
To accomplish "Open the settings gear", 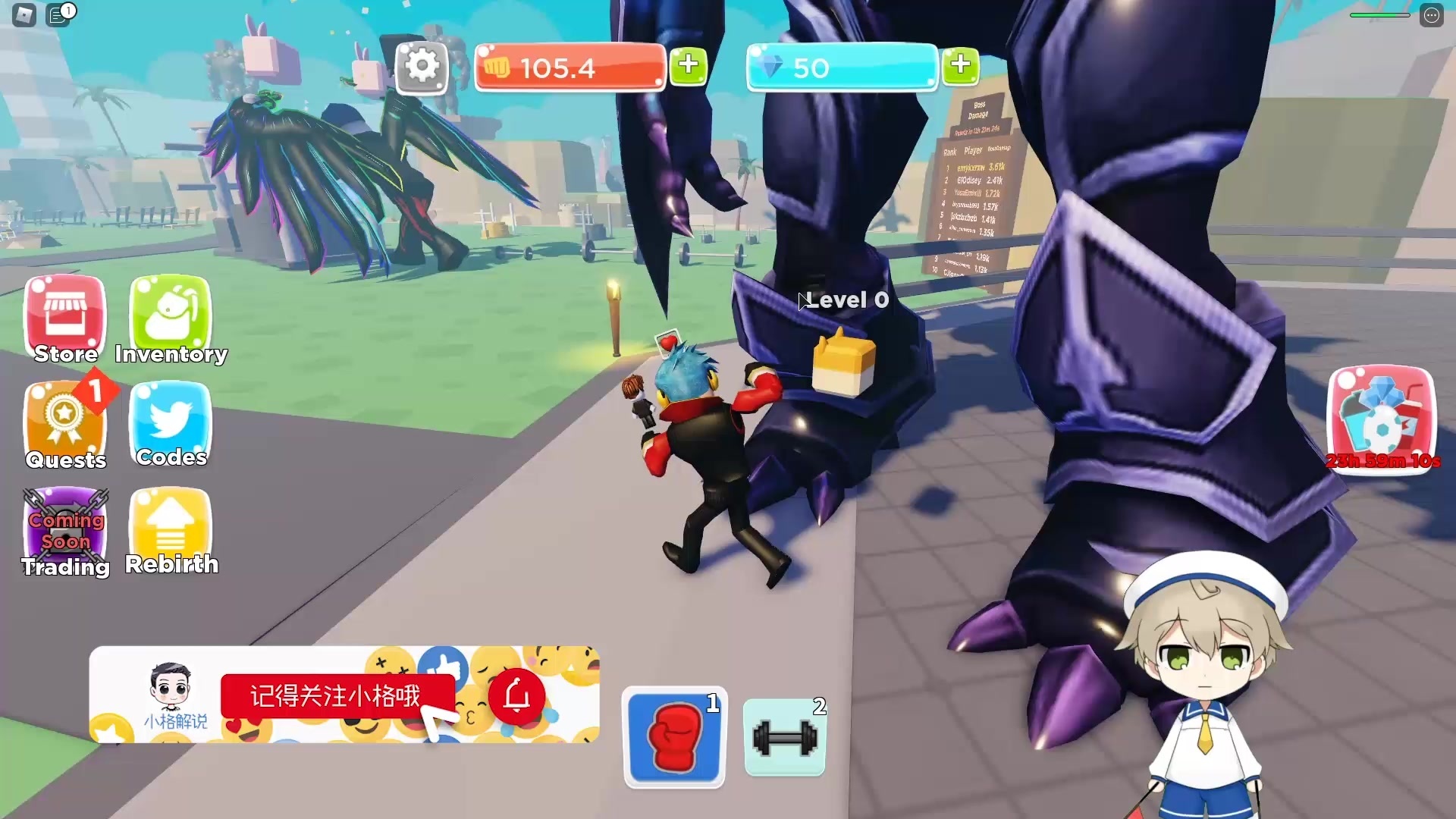I will [x=422, y=67].
